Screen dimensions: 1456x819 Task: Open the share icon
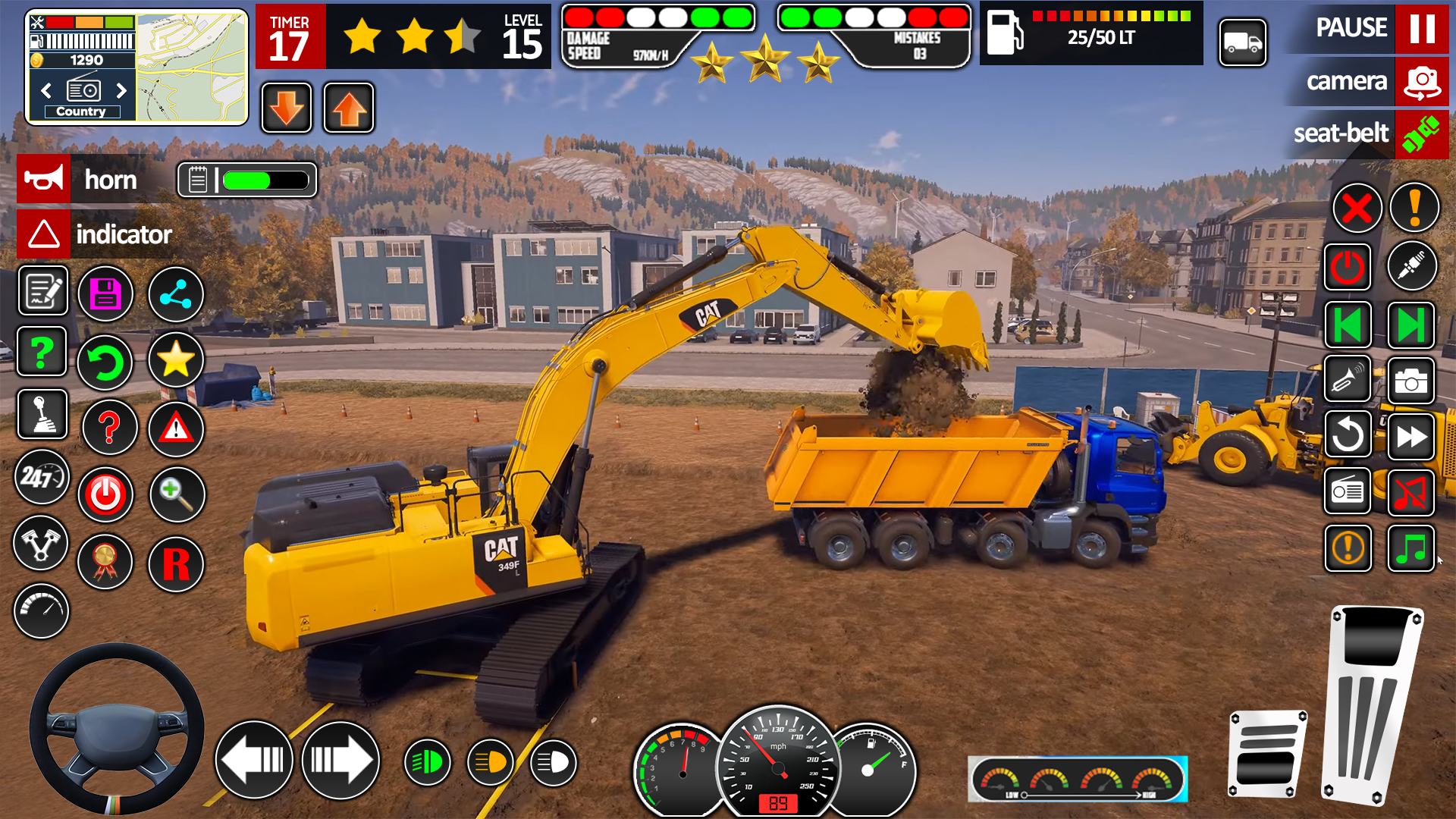pyautogui.click(x=176, y=294)
